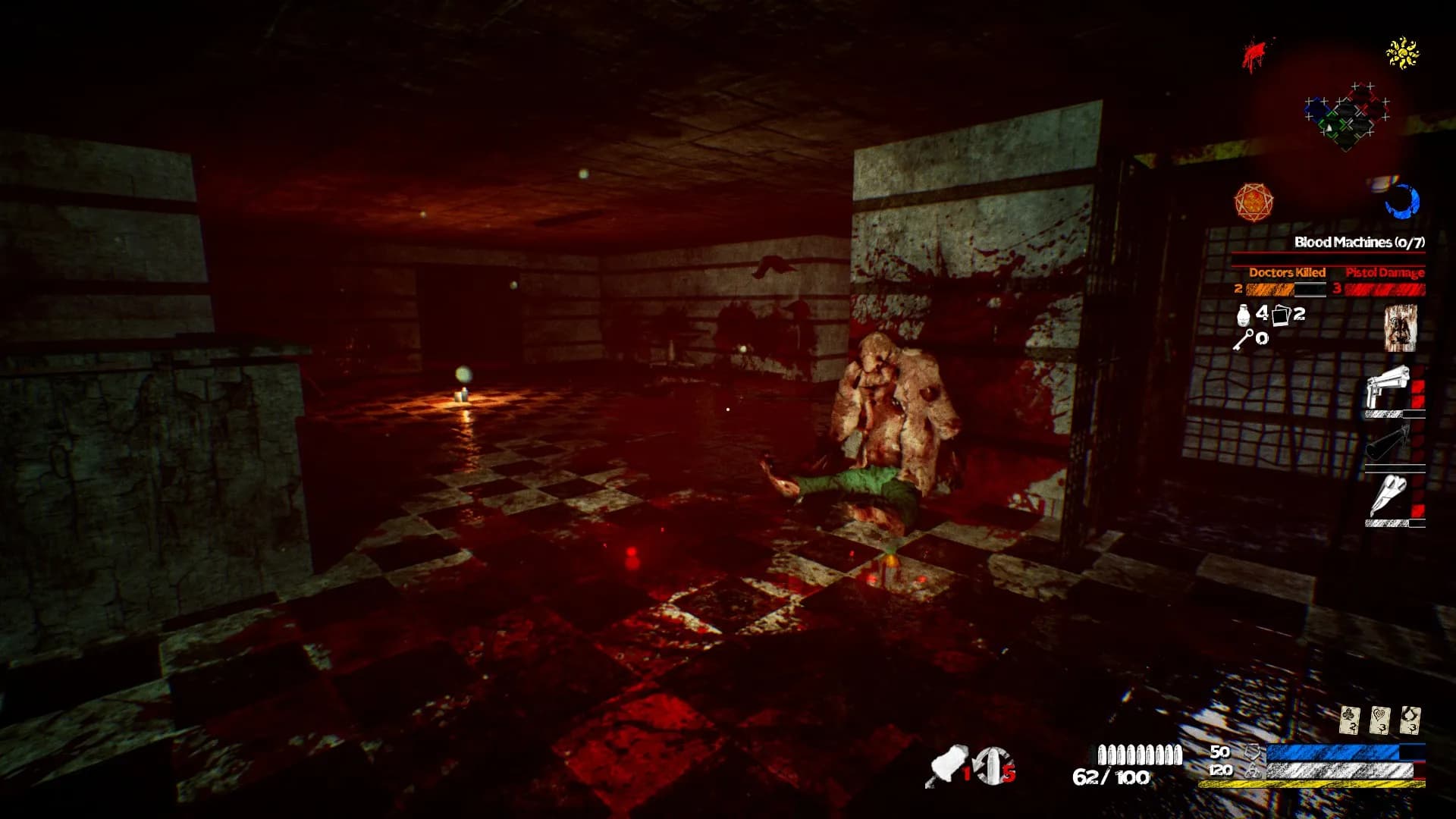Click the 62/100 ammo counter
Viewport: 1456px width, 819px height.
(1112, 777)
